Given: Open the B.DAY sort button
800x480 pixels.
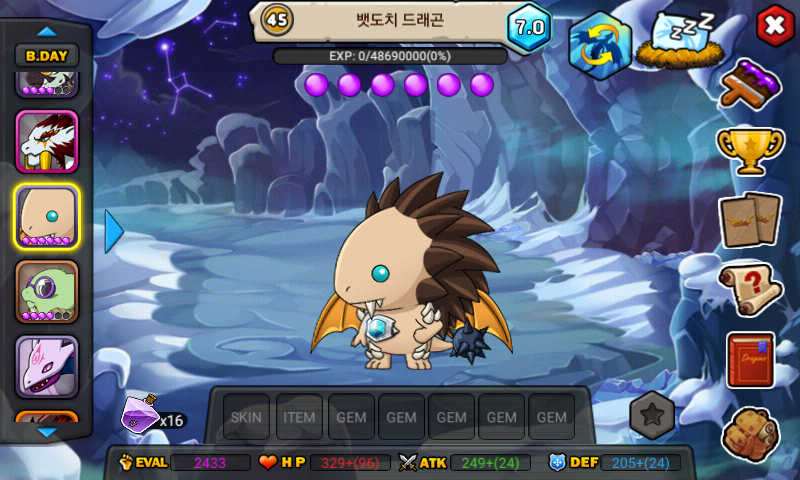Looking at the screenshot, I should point(47,57).
